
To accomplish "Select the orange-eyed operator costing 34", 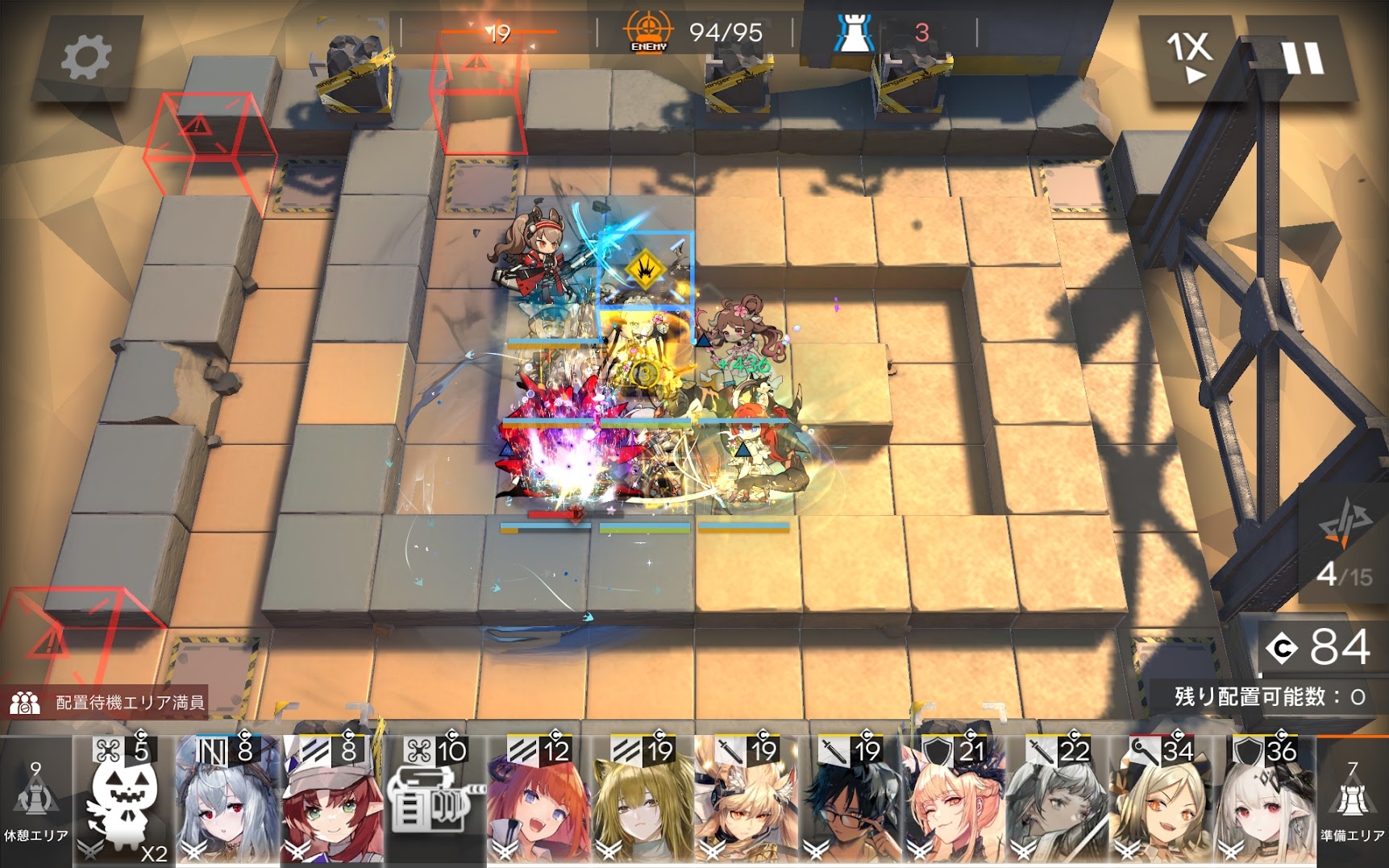I will pyautogui.click(x=1161, y=802).
